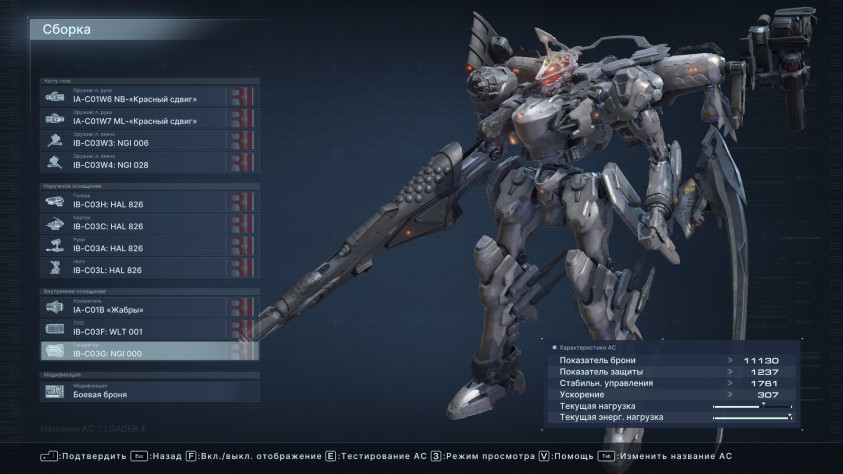Viewport: 843px width, 474px height.
Task: Open the IB-C03W3: NGI 006 shoulder weapon slot
Action: coord(150,140)
